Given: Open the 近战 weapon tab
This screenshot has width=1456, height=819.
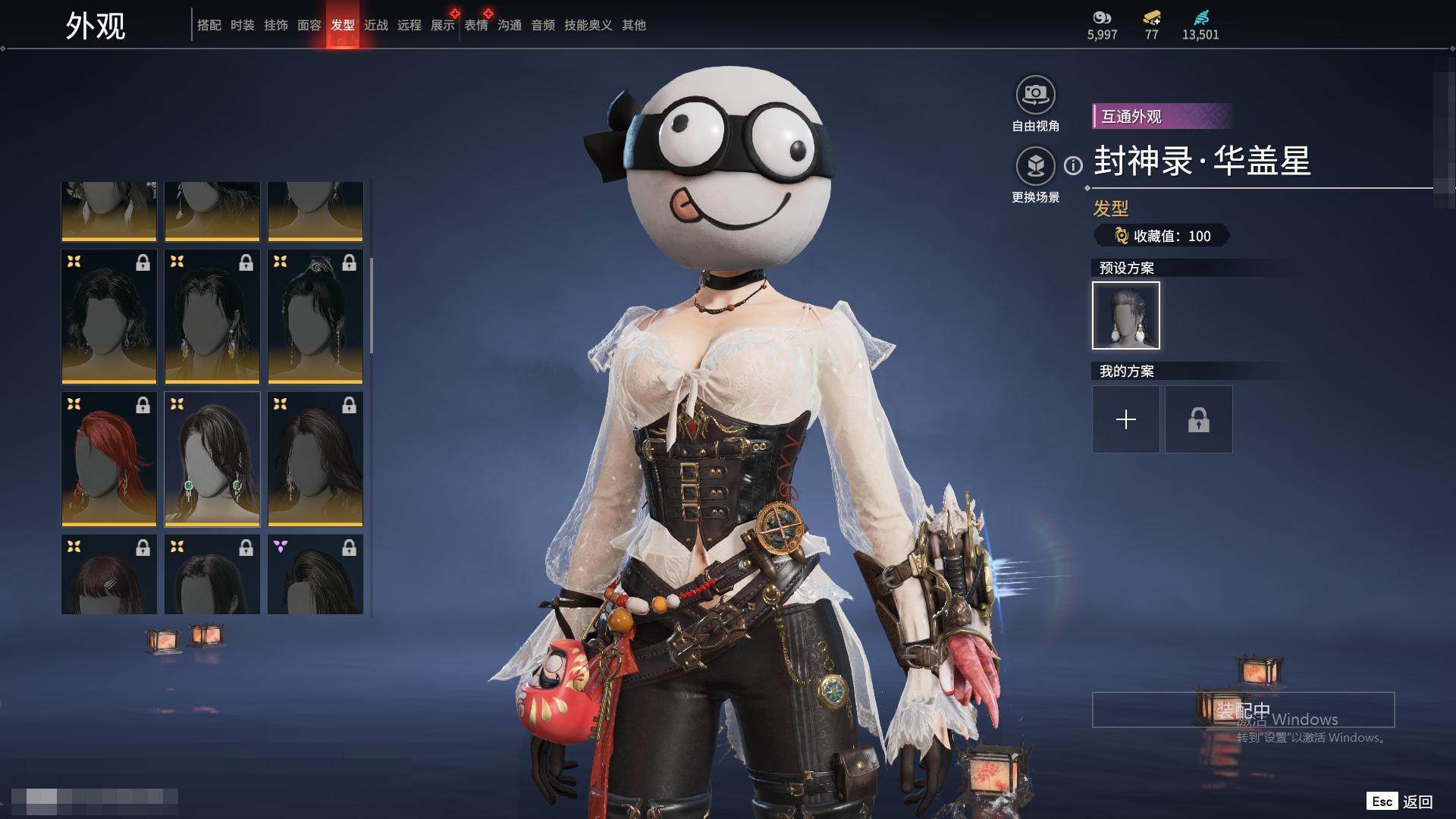Looking at the screenshot, I should coord(375,25).
